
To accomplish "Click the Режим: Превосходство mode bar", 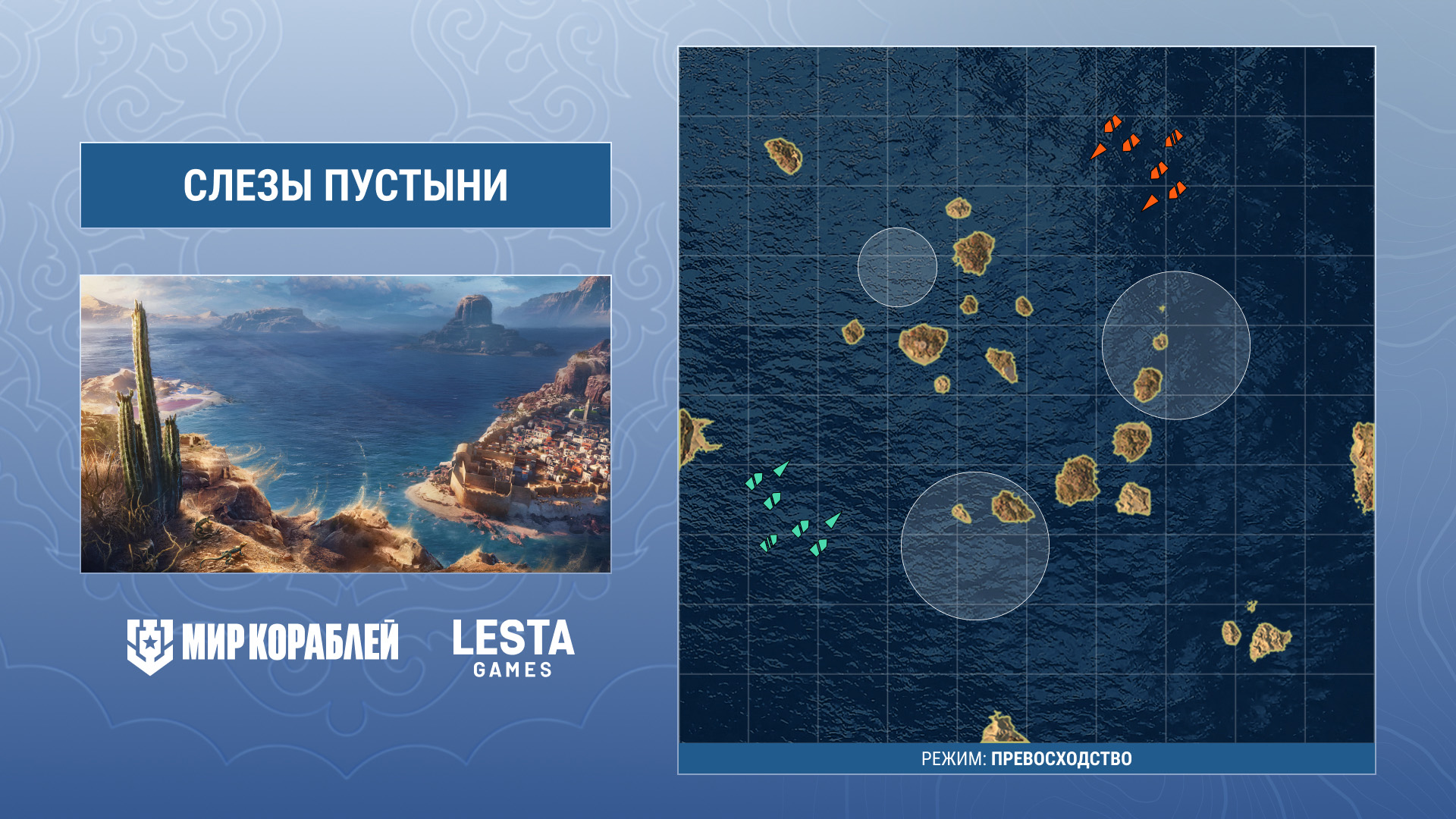I will (1026, 758).
